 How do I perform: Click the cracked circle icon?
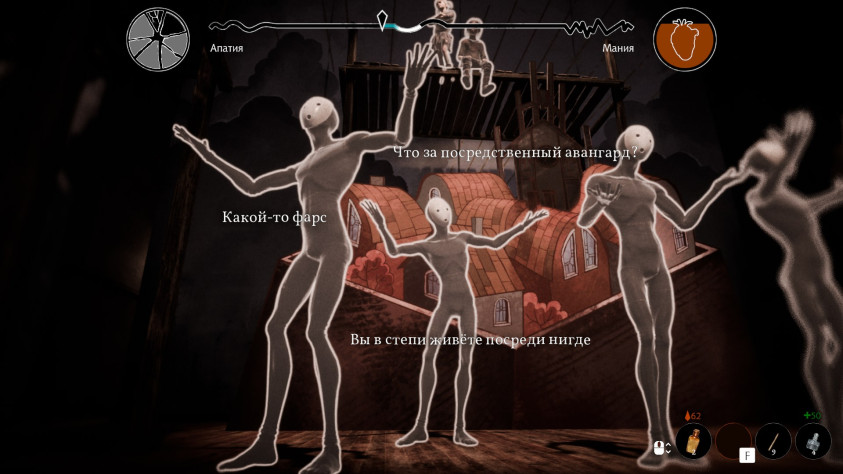tap(158, 39)
